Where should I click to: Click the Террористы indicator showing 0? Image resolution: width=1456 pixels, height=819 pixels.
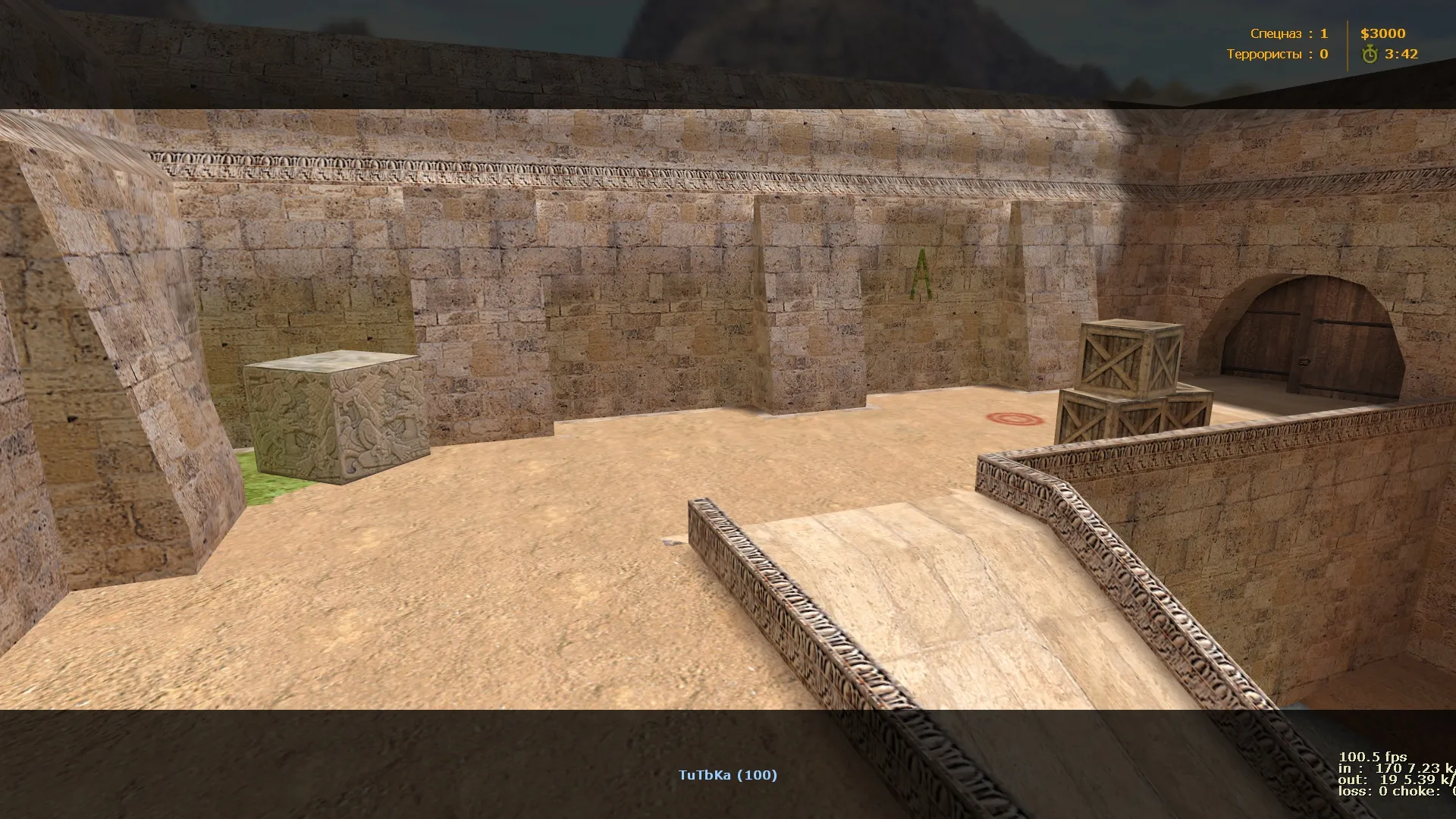1323,54
